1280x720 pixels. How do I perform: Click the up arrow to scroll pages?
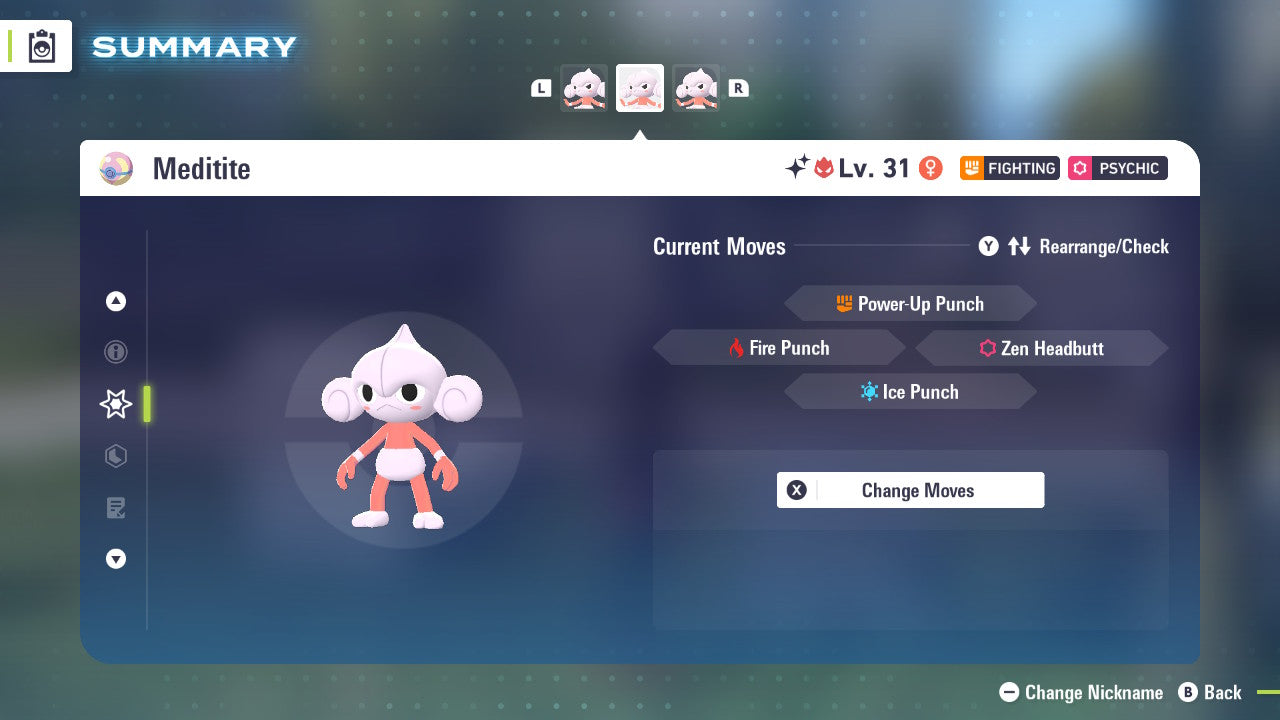pos(116,300)
